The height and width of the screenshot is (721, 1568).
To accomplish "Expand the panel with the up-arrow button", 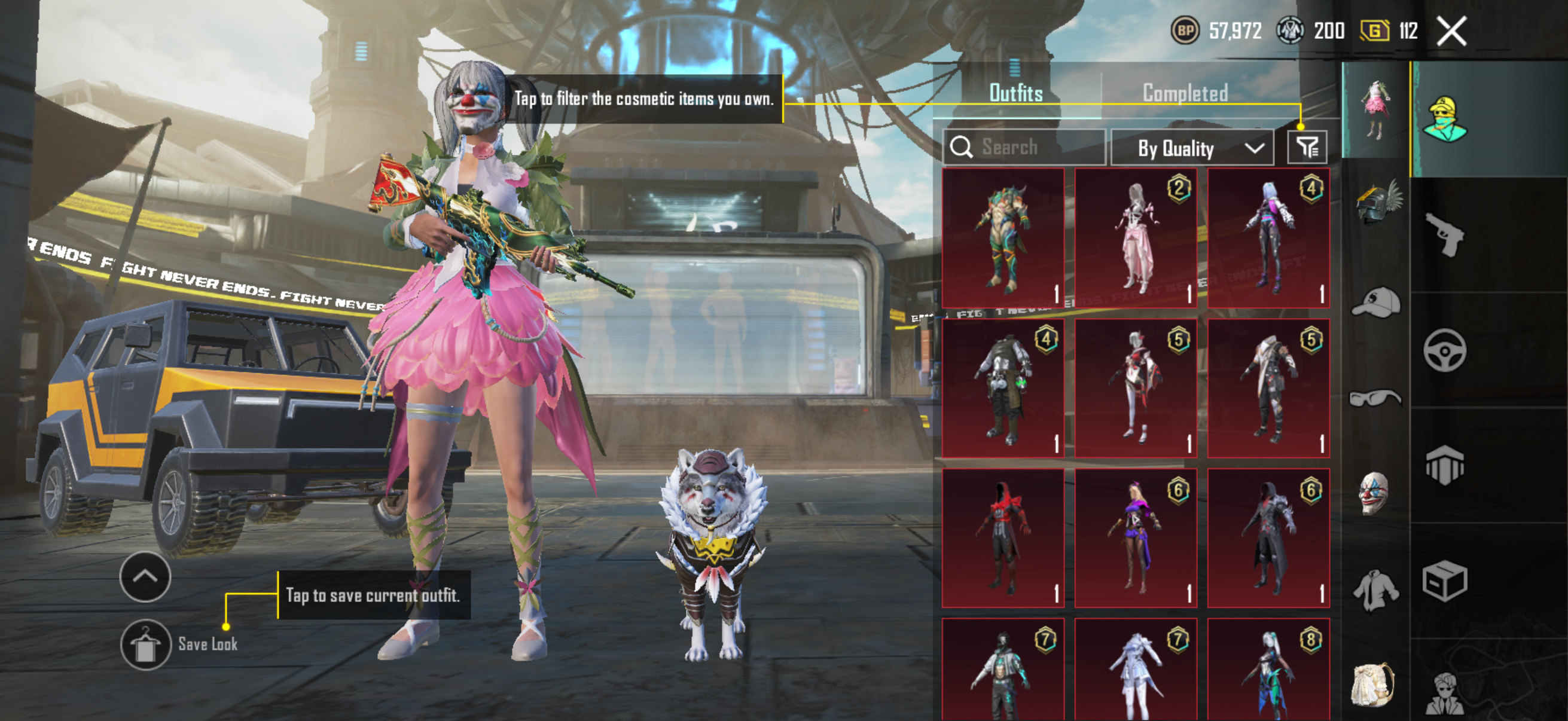I will tap(145, 576).
